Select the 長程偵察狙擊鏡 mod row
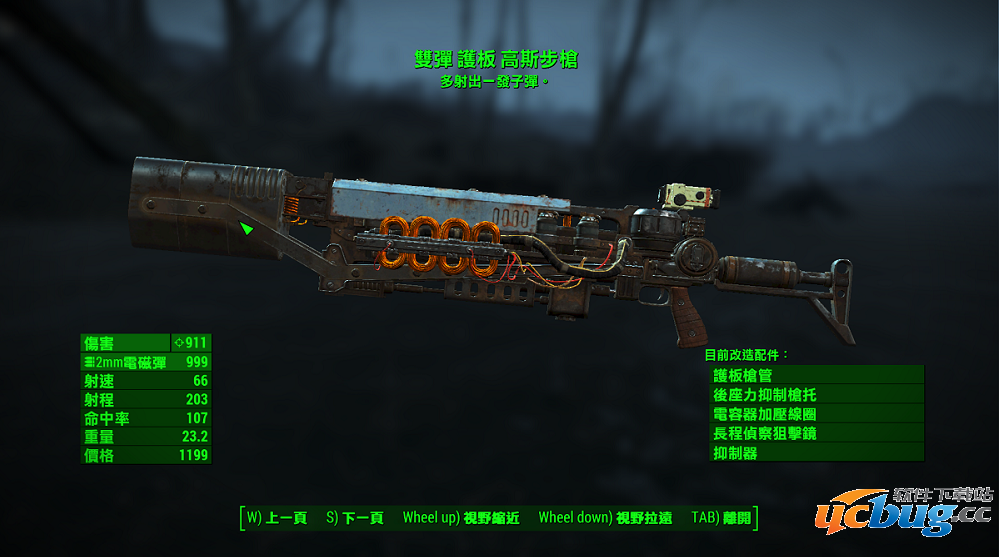Image resolution: width=999 pixels, height=557 pixels. [x=816, y=433]
